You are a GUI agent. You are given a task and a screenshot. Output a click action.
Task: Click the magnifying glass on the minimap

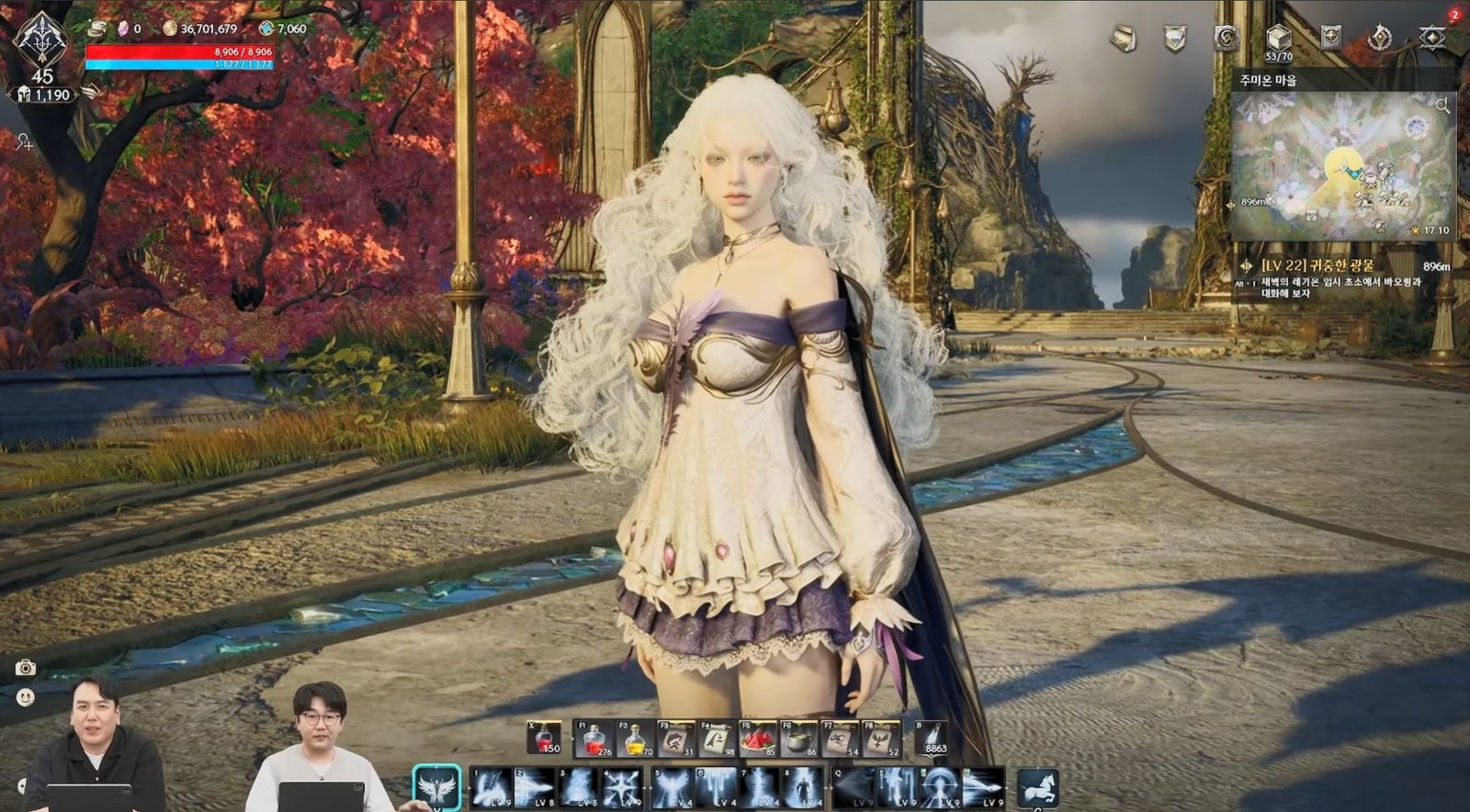click(x=1443, y=107)
